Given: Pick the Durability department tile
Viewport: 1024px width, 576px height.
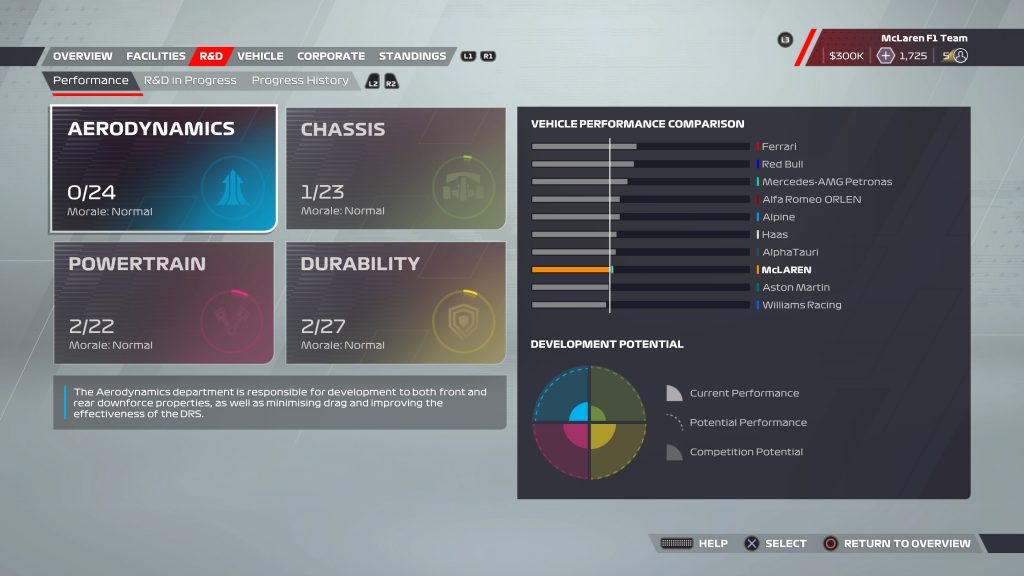Looking at the screenshot, I should pyautogui.click(x=395, y=302).
